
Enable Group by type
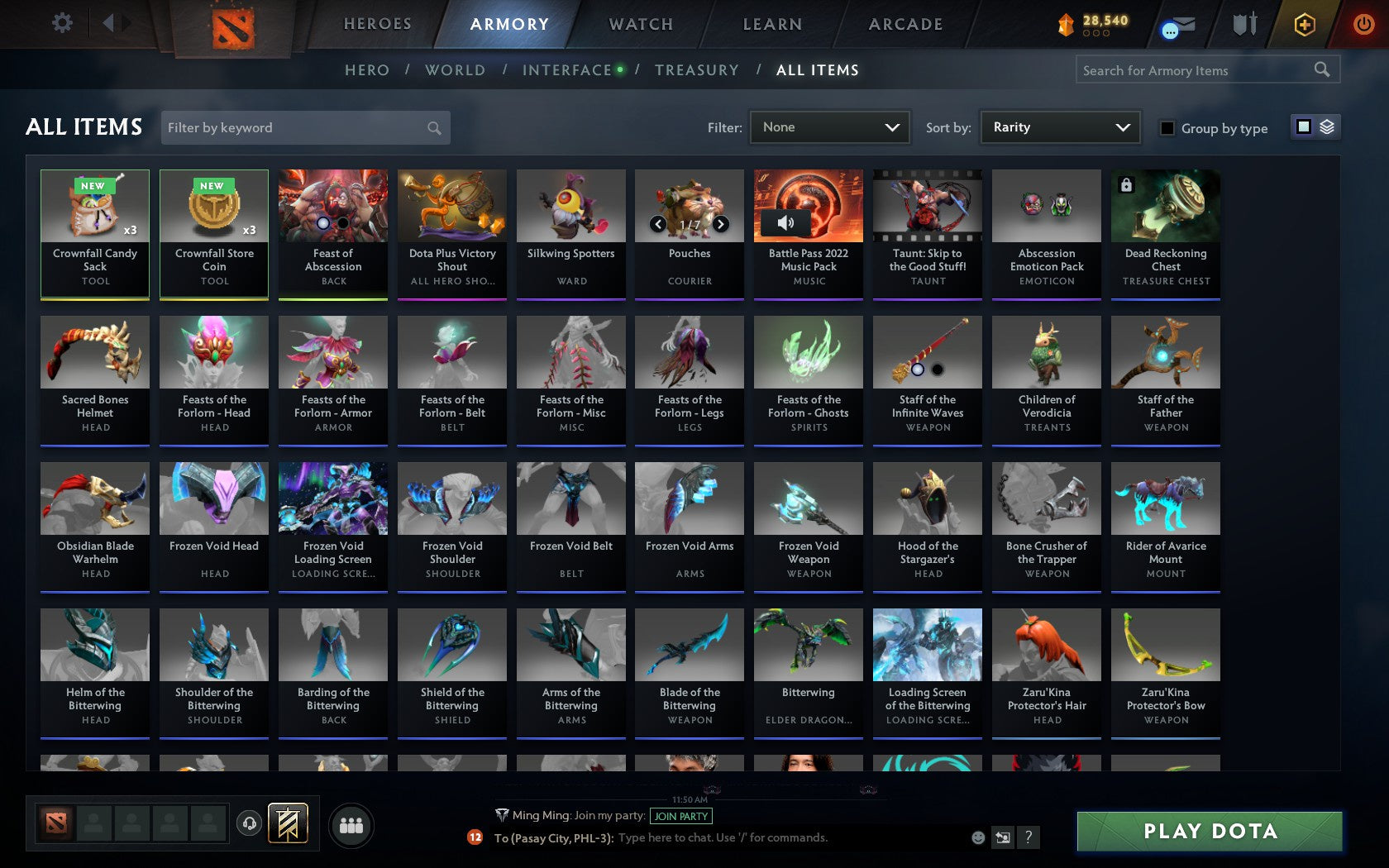click(1166, 128)
